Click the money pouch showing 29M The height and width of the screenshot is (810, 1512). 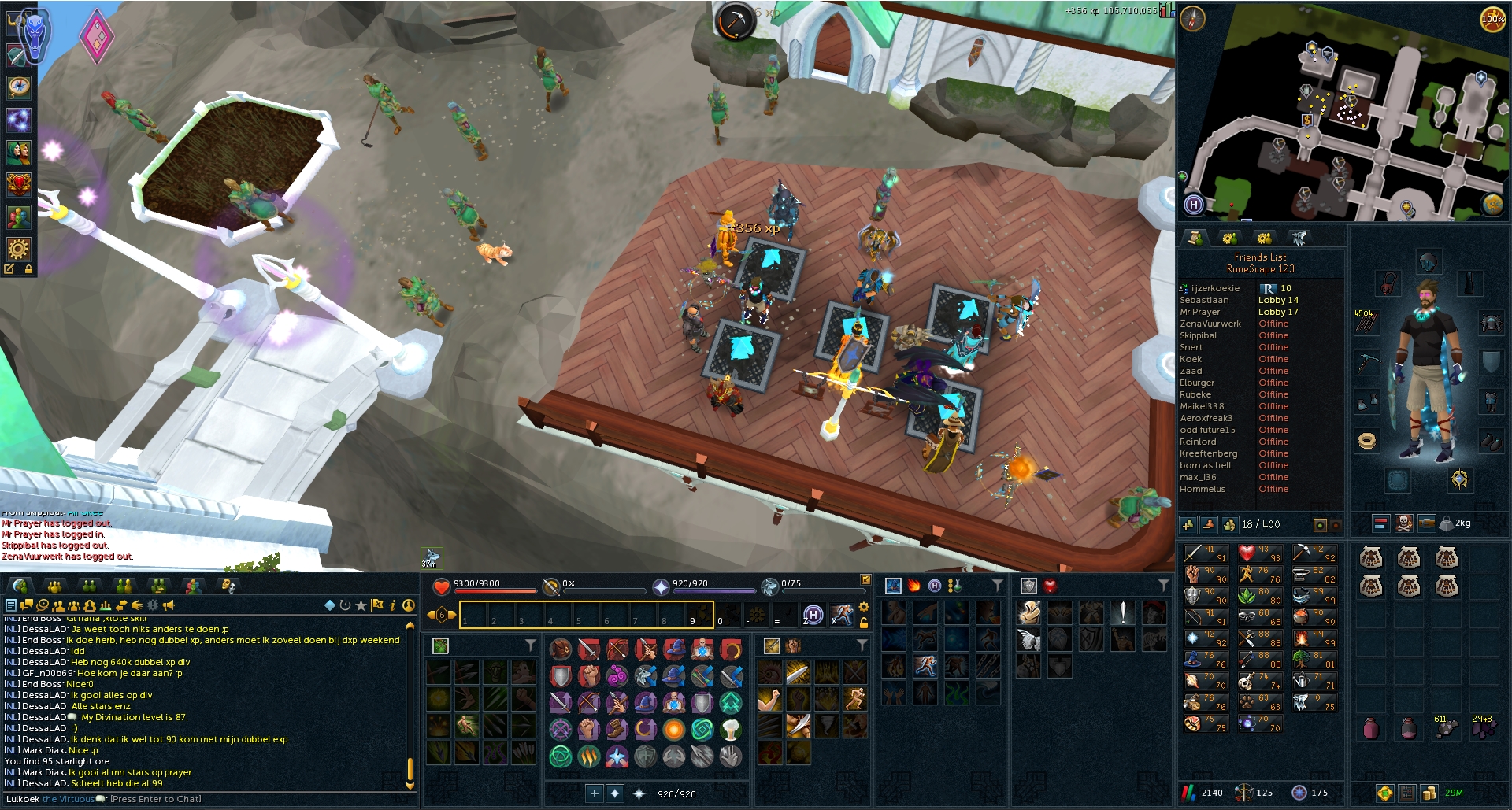point(1429,793)
